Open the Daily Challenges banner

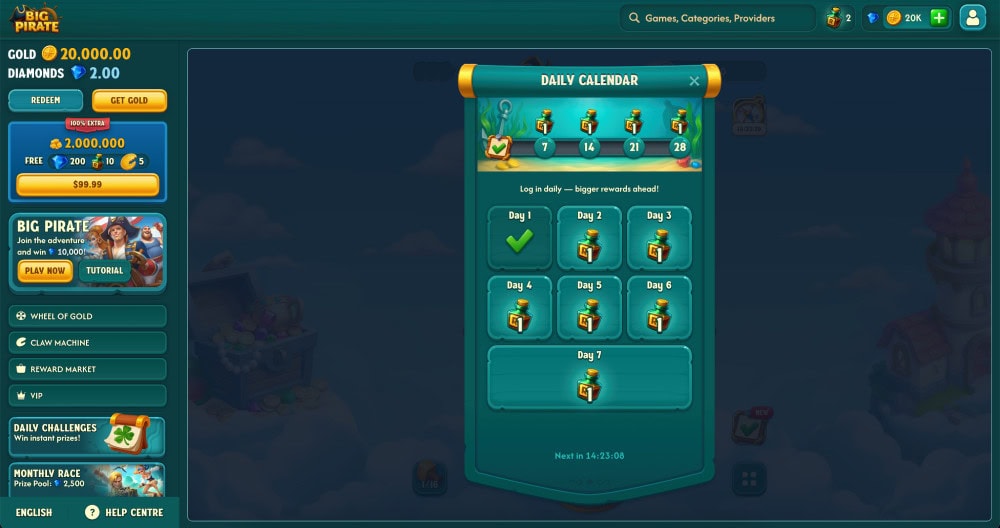[x=87, y=434]
